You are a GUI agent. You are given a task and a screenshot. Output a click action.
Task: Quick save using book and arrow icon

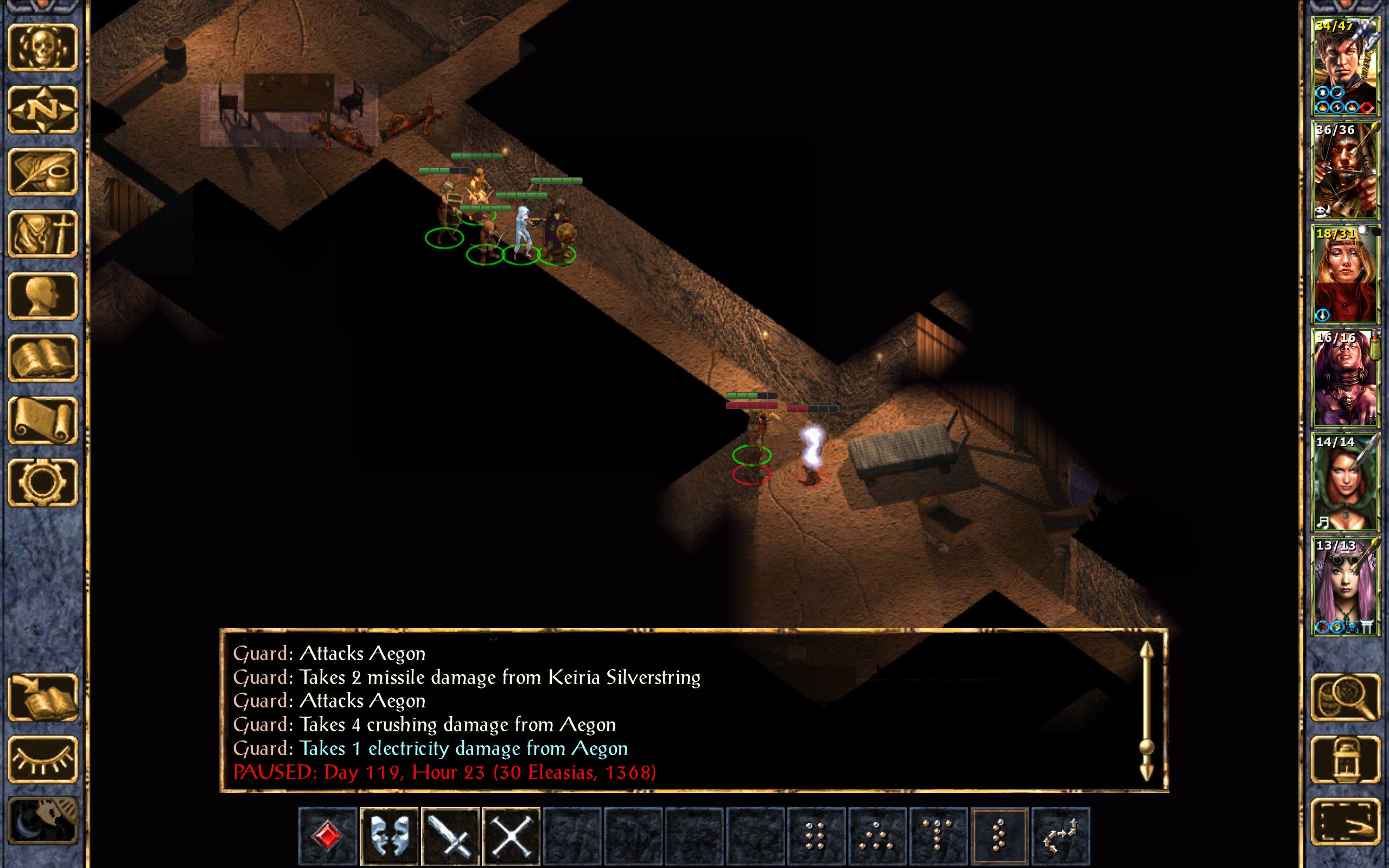tap(42, 698)
